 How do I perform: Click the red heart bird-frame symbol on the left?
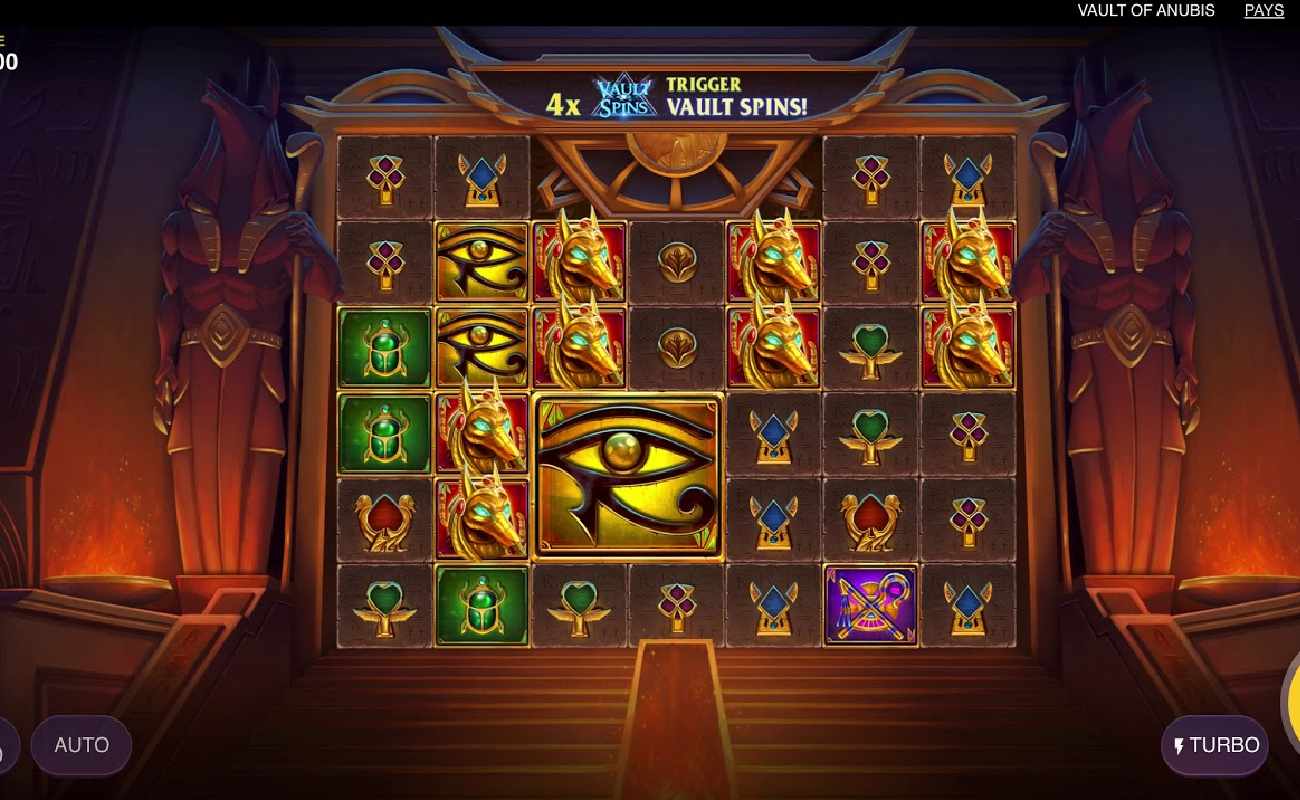click(x=386, y=519)
